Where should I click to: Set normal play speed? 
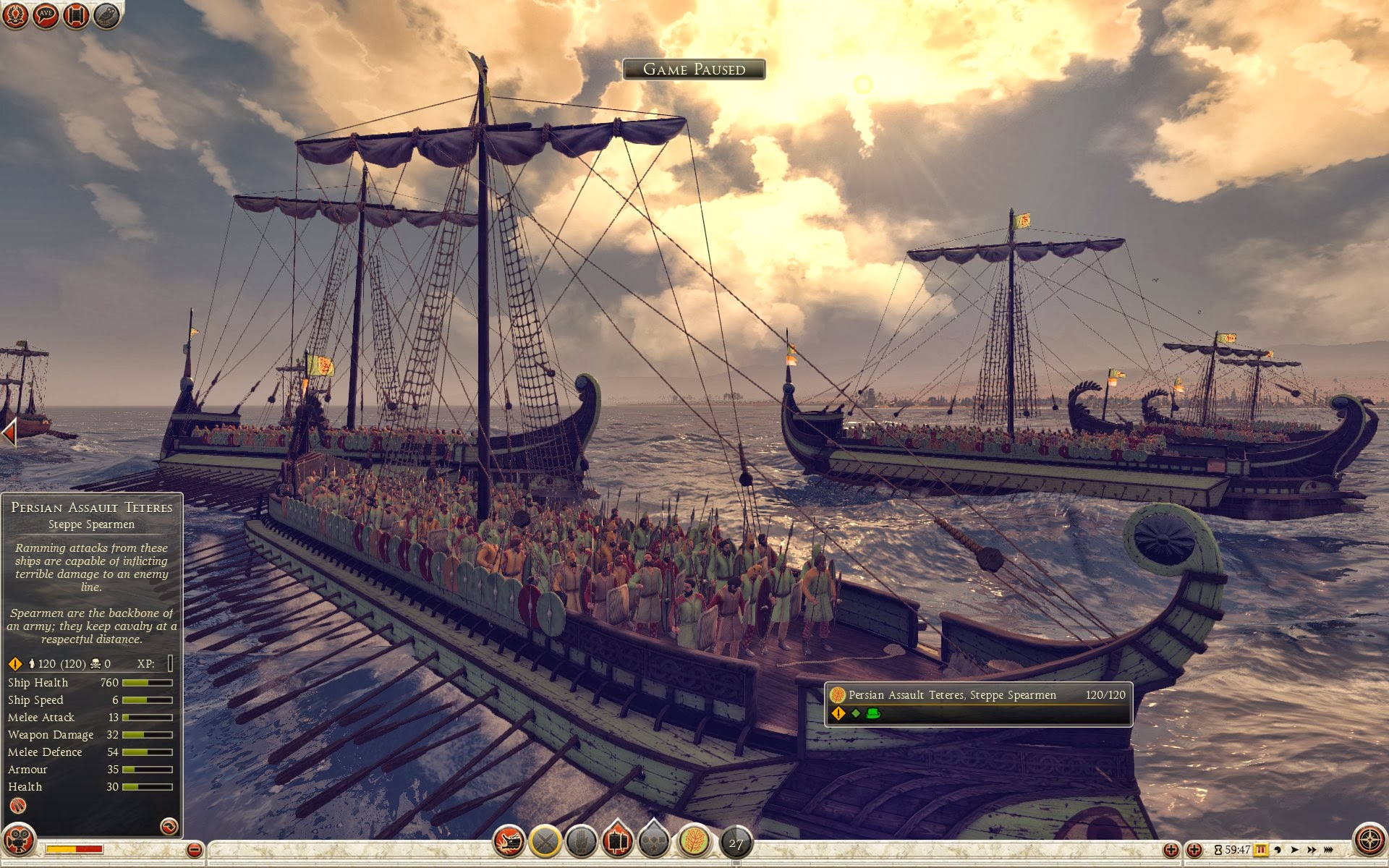pos(1294,850)
